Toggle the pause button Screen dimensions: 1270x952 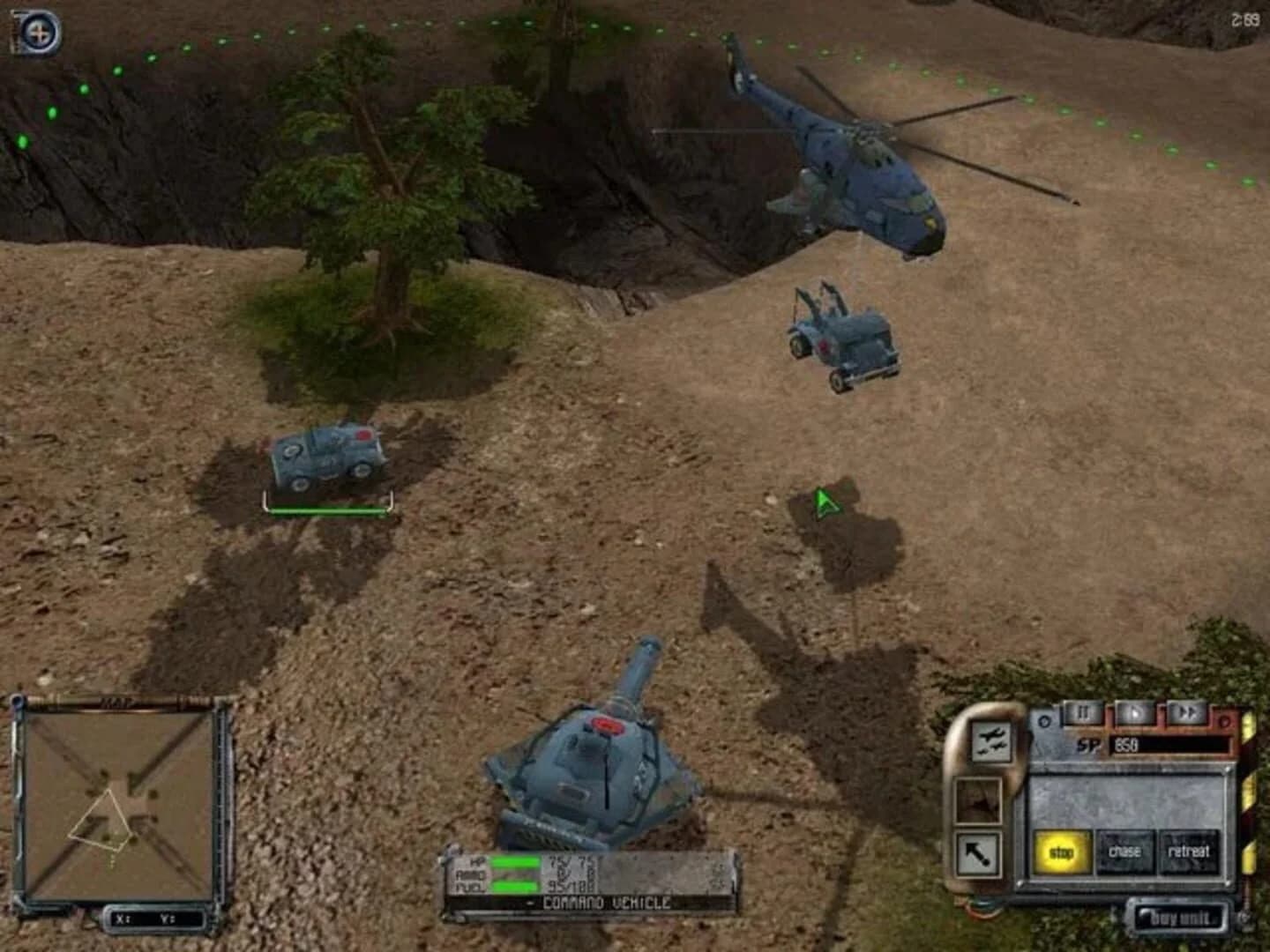coord(1083,710)
